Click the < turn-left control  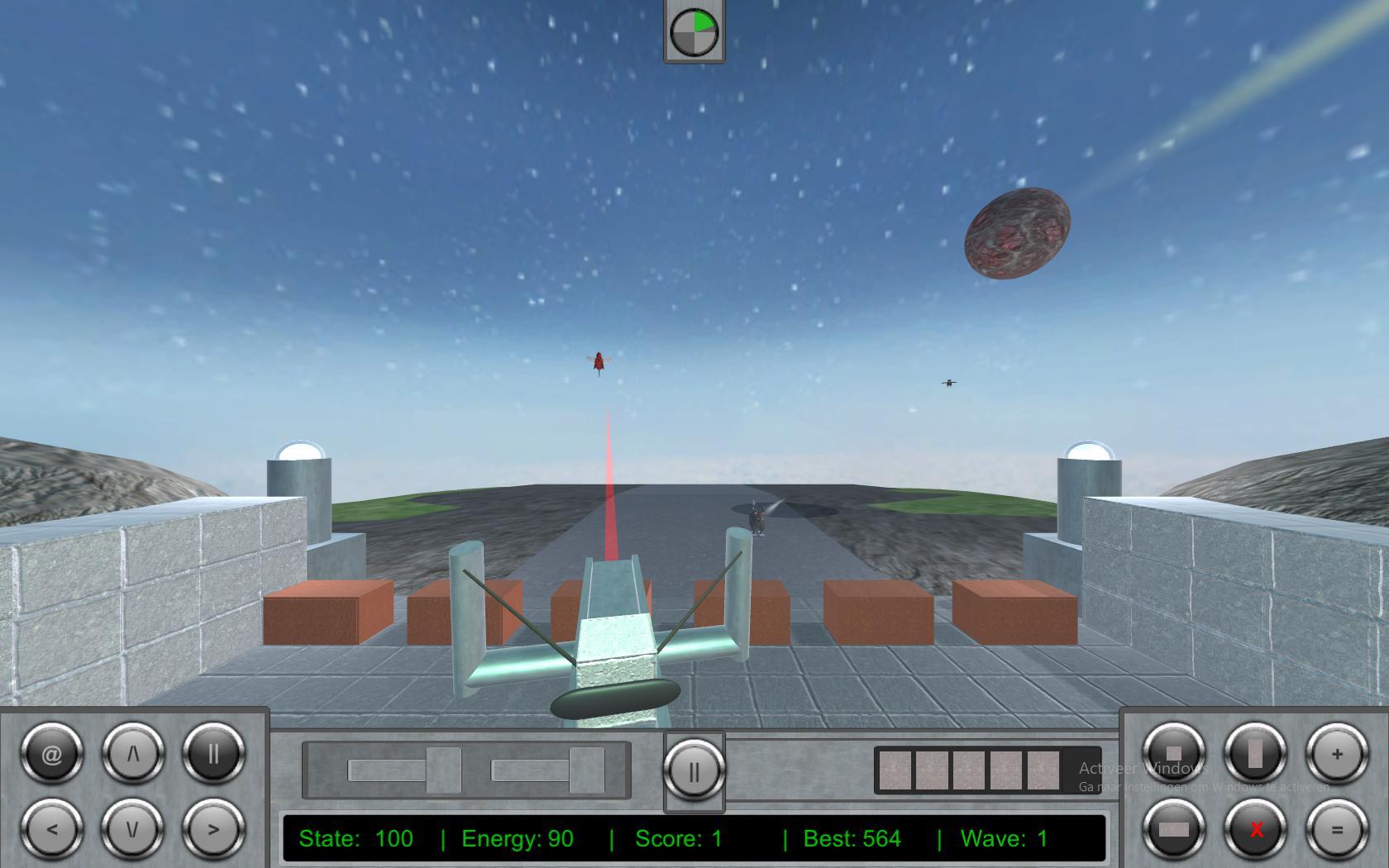point(51,830)
